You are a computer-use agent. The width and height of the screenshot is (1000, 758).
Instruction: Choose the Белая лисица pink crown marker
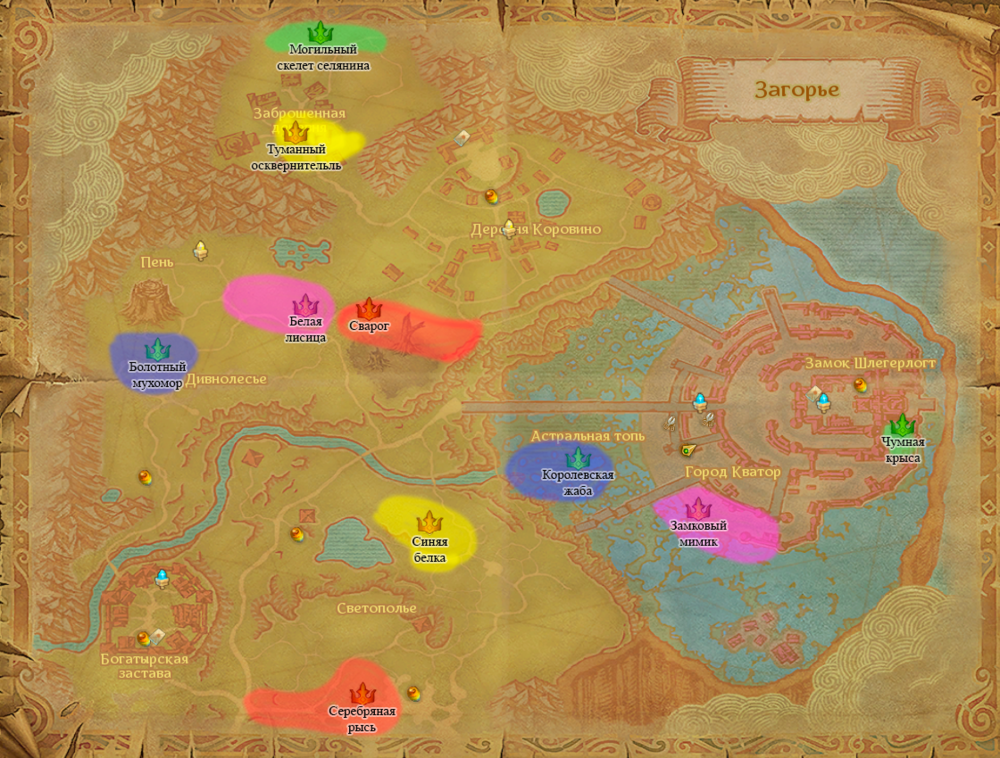tap(304, 304)
